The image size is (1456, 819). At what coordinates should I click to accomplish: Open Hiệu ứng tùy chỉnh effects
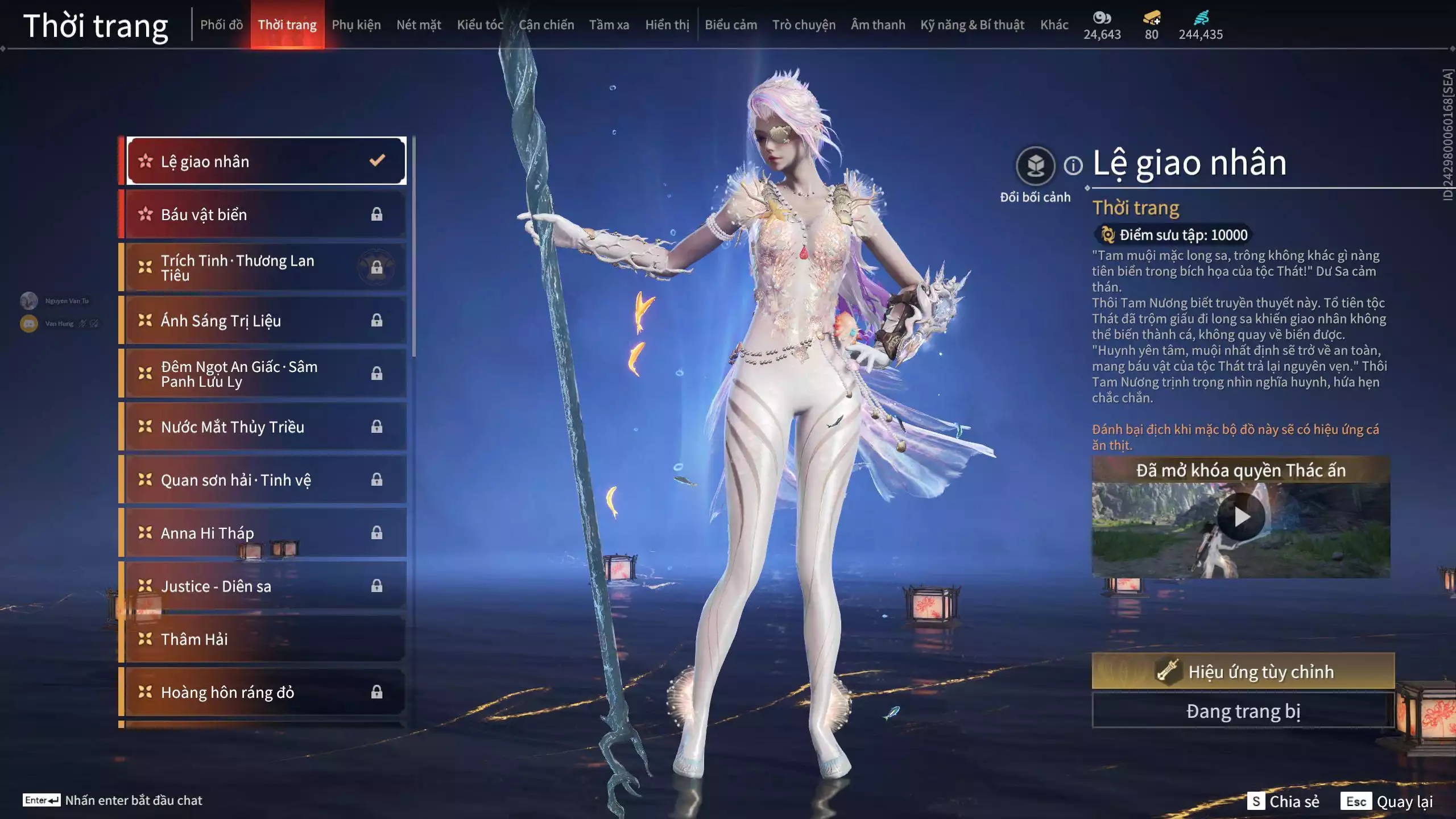[1243, 672]
